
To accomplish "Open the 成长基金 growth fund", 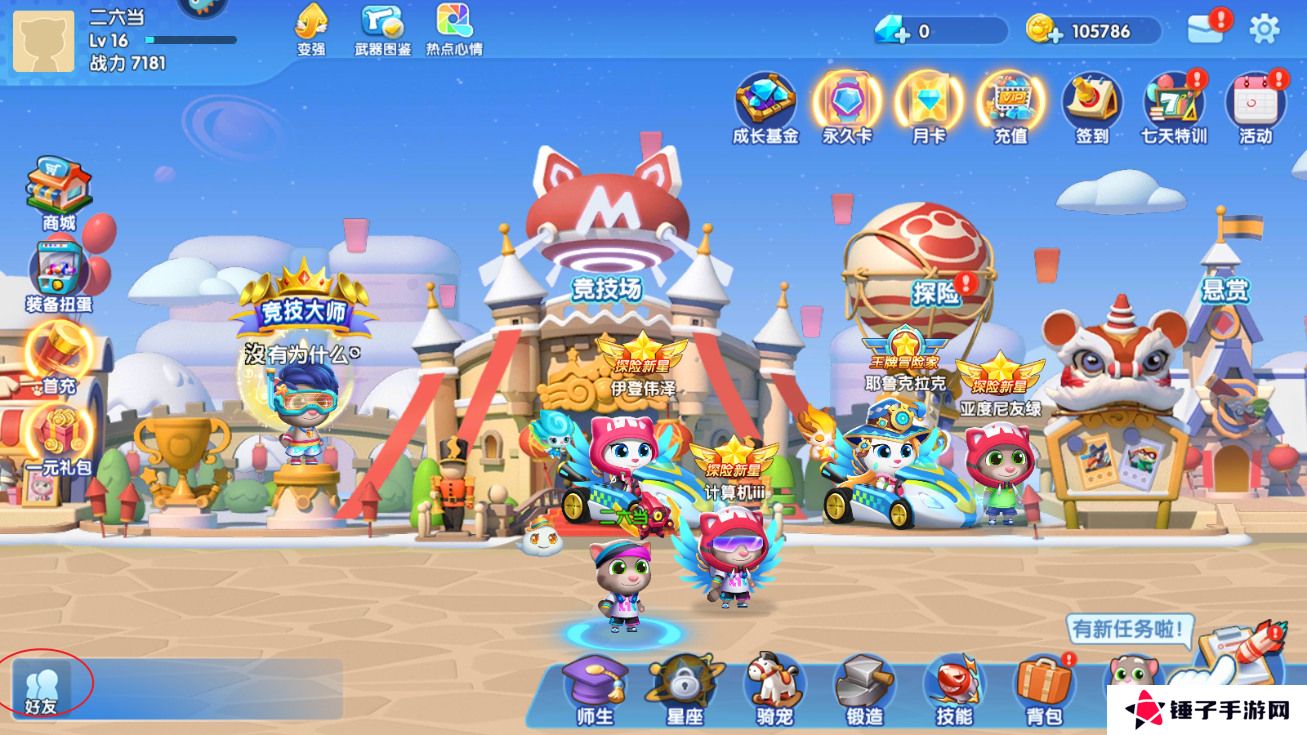I will click(x=766, y=104).
